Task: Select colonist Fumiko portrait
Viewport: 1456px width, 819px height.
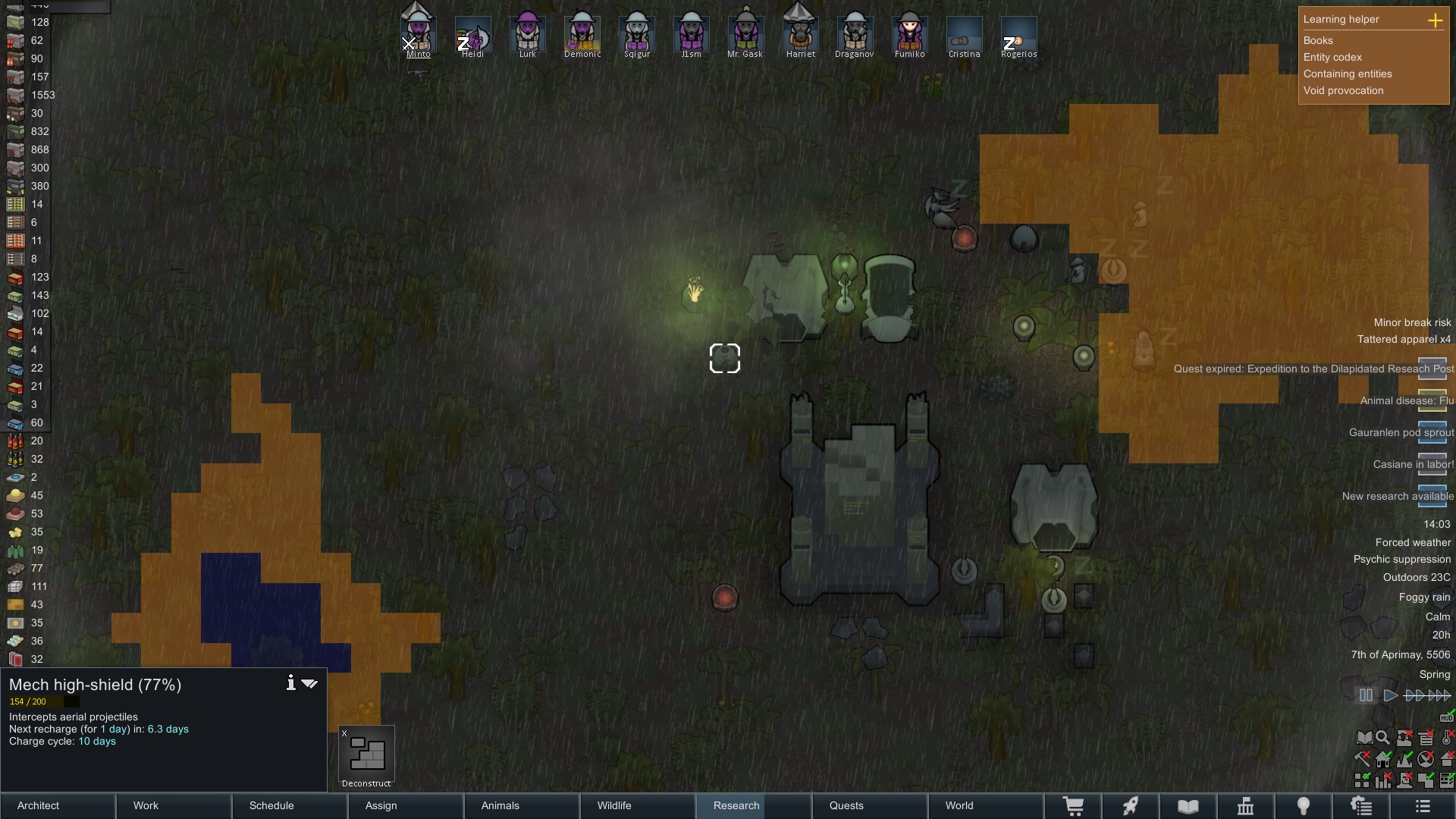Action: click(909, 36)
